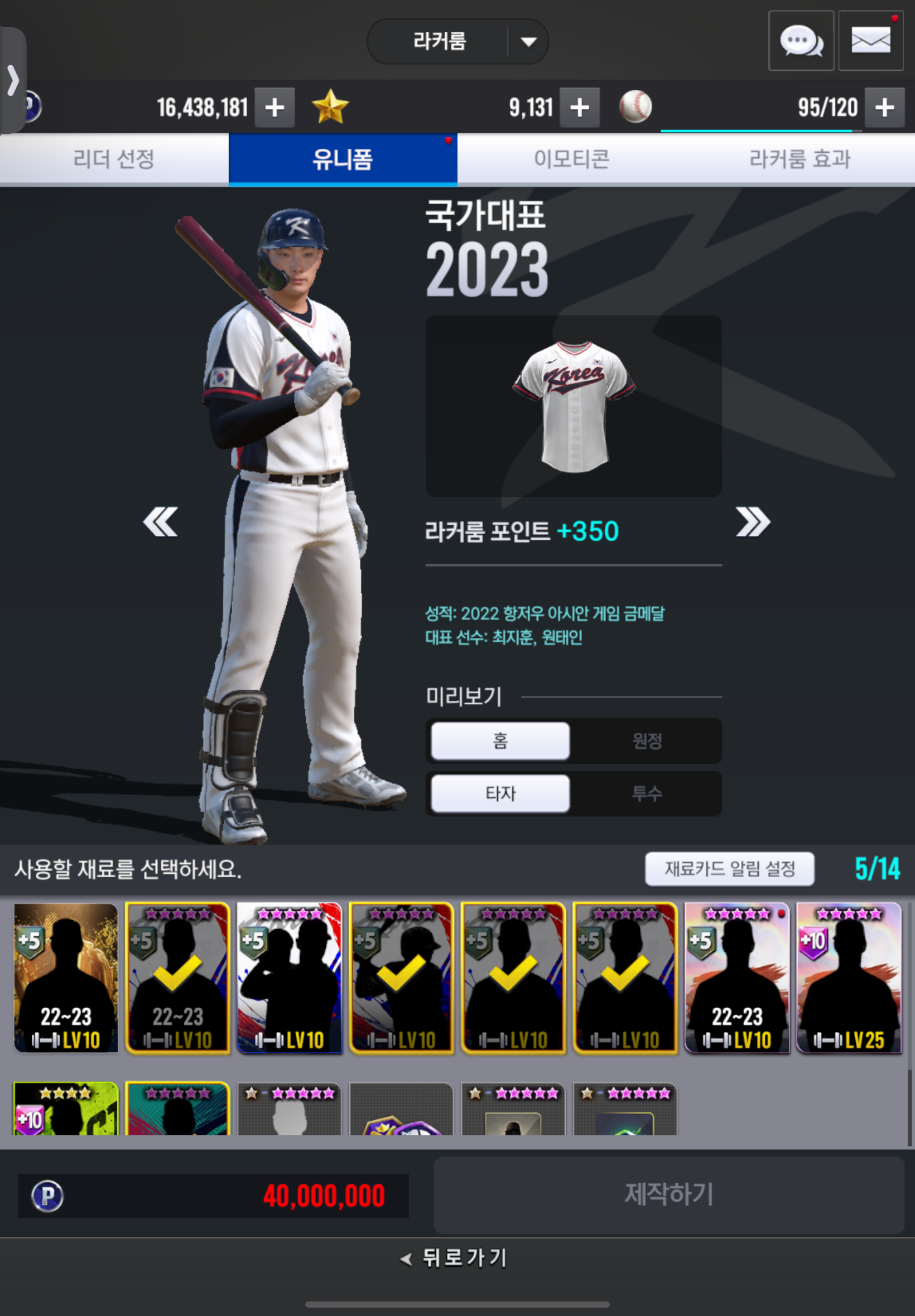Switch to the 이모티콘 tab

pyautogui.click(x=571, y=159)
